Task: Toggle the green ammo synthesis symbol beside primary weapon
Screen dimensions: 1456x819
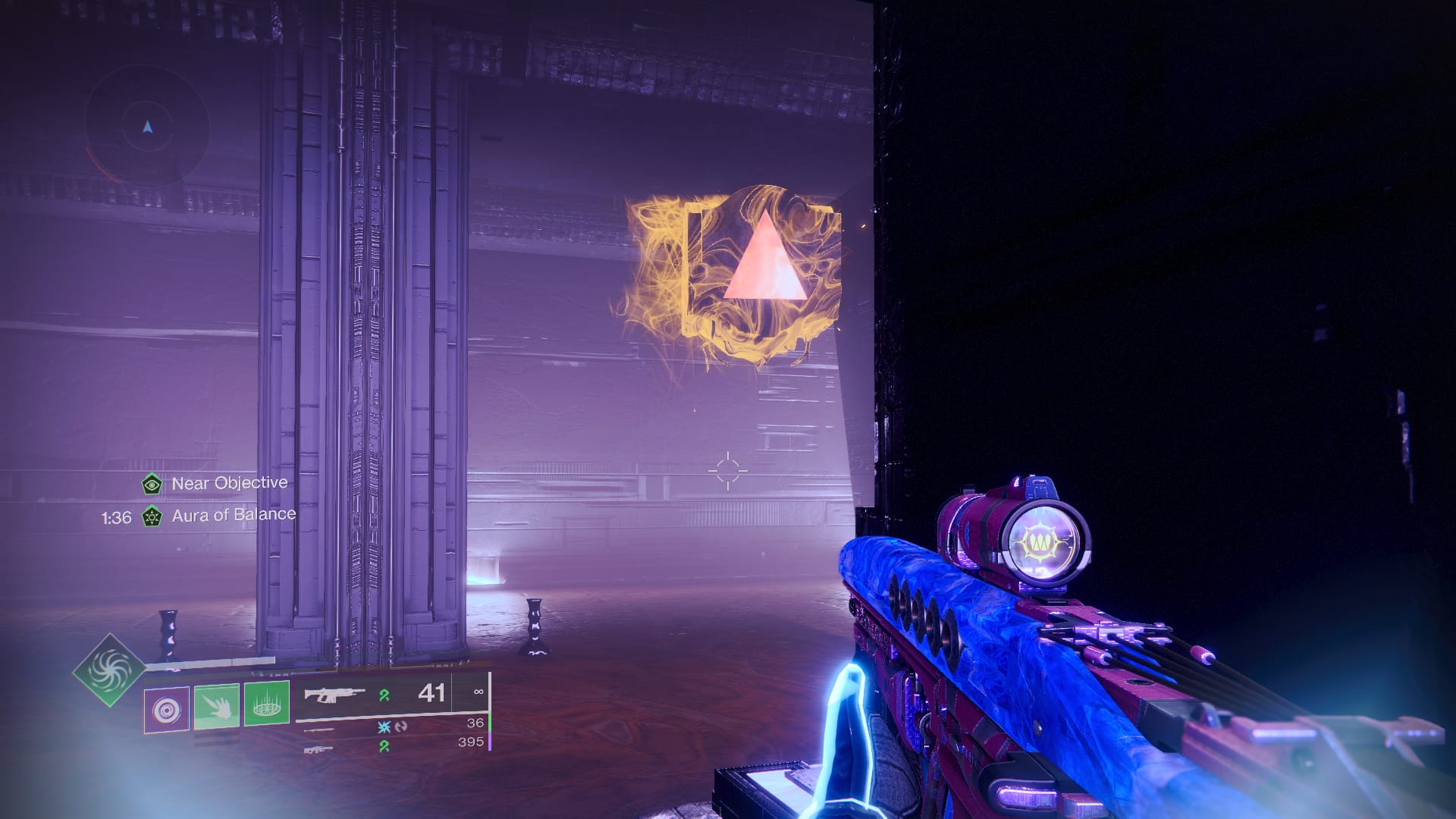Action: 385,695
